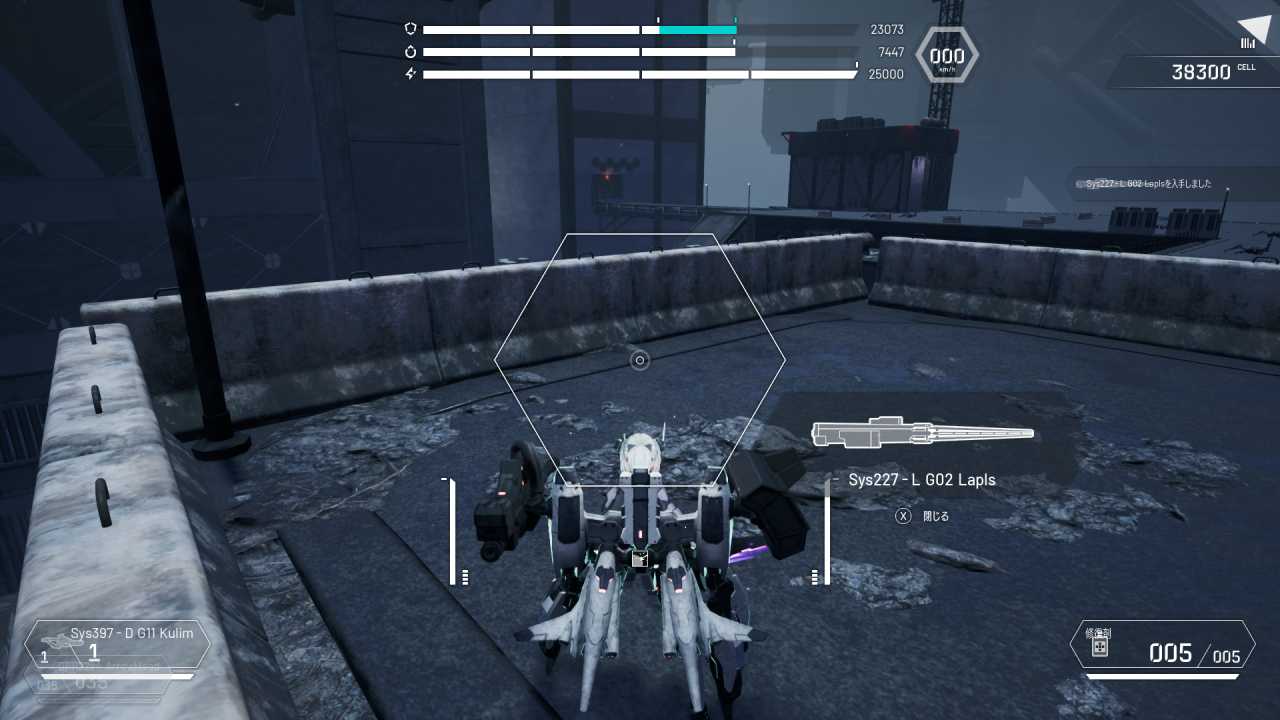1280x720 pixels.
Task: Select the Sys397 - D G11 Kulim weapon slot
Action: point(118,644)
